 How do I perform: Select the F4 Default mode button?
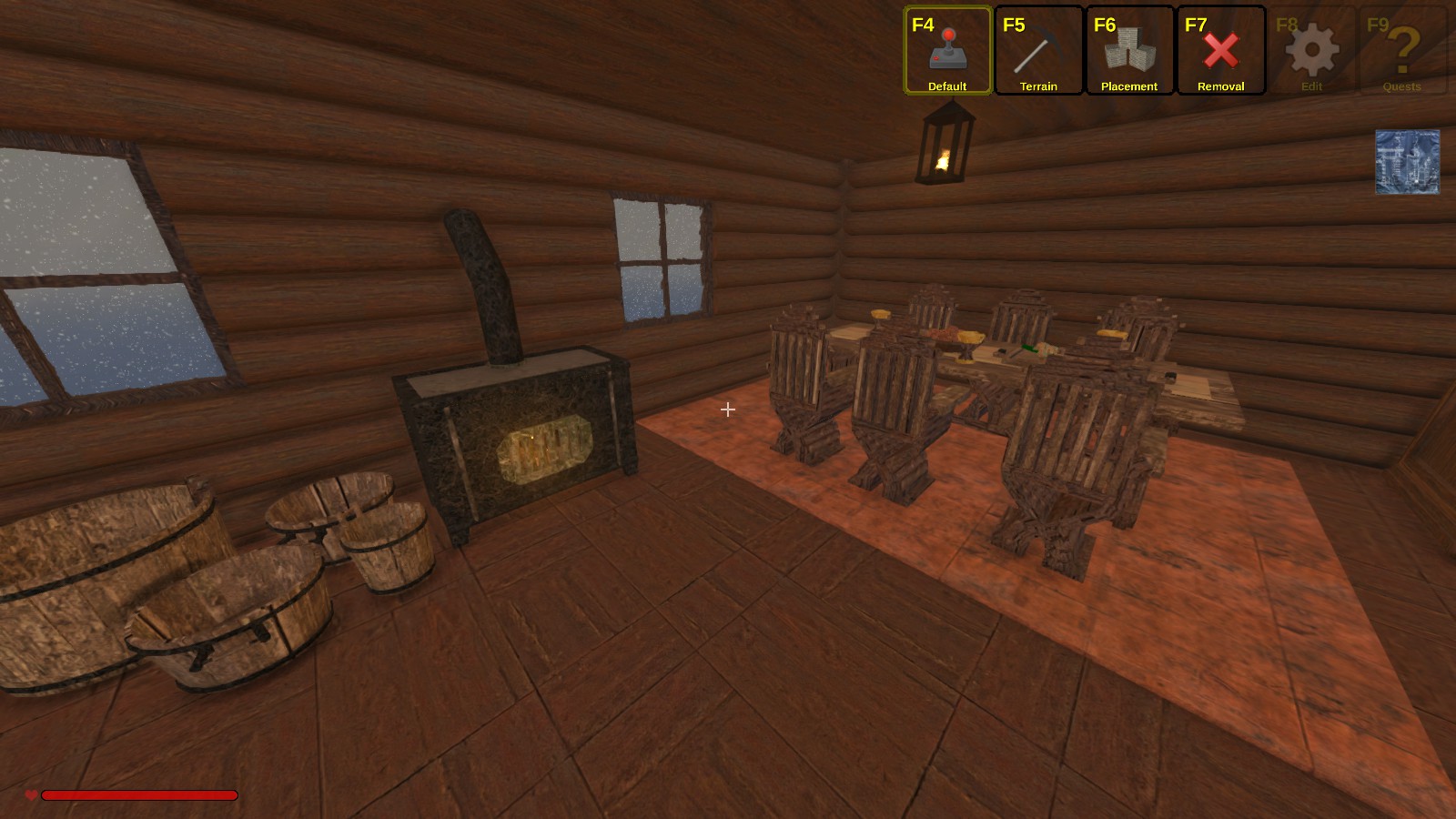pos(947,51)
